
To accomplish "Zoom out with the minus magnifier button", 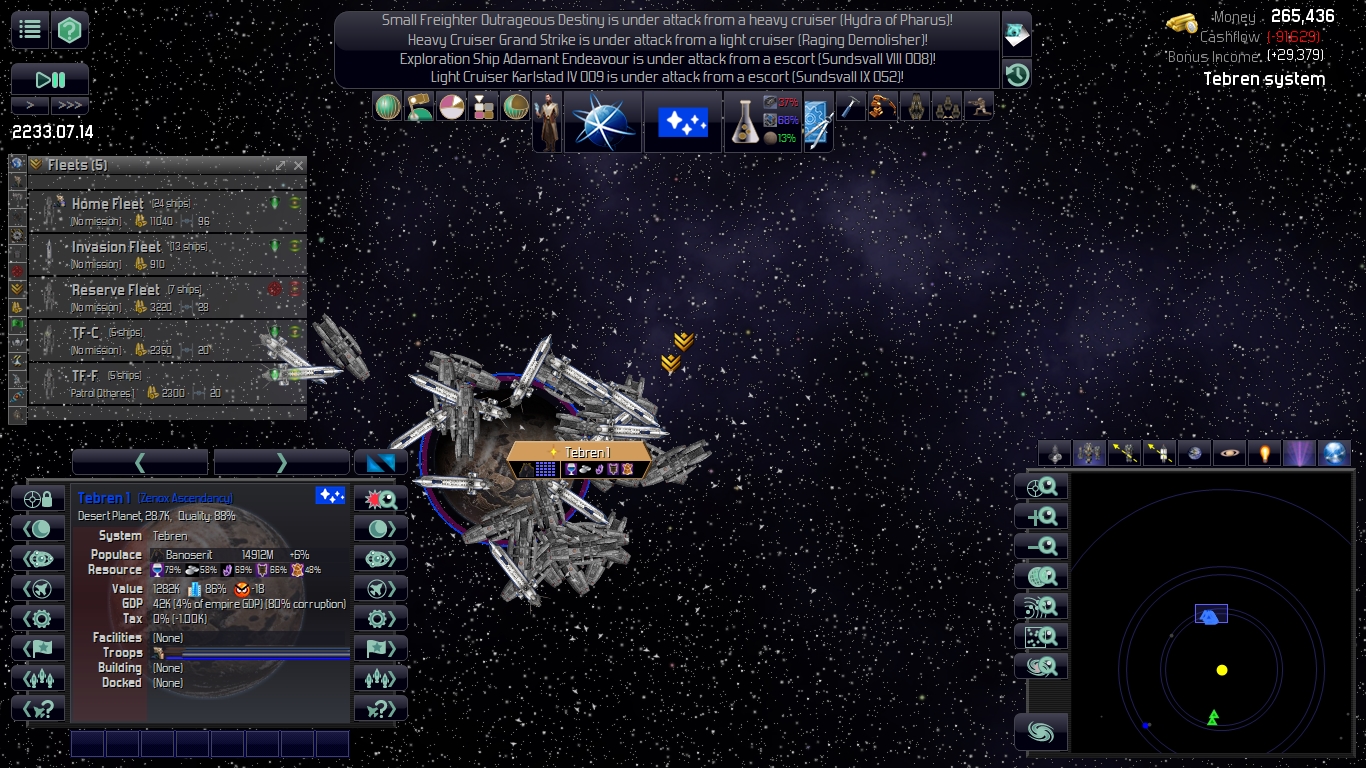I will coord(1041,546).
